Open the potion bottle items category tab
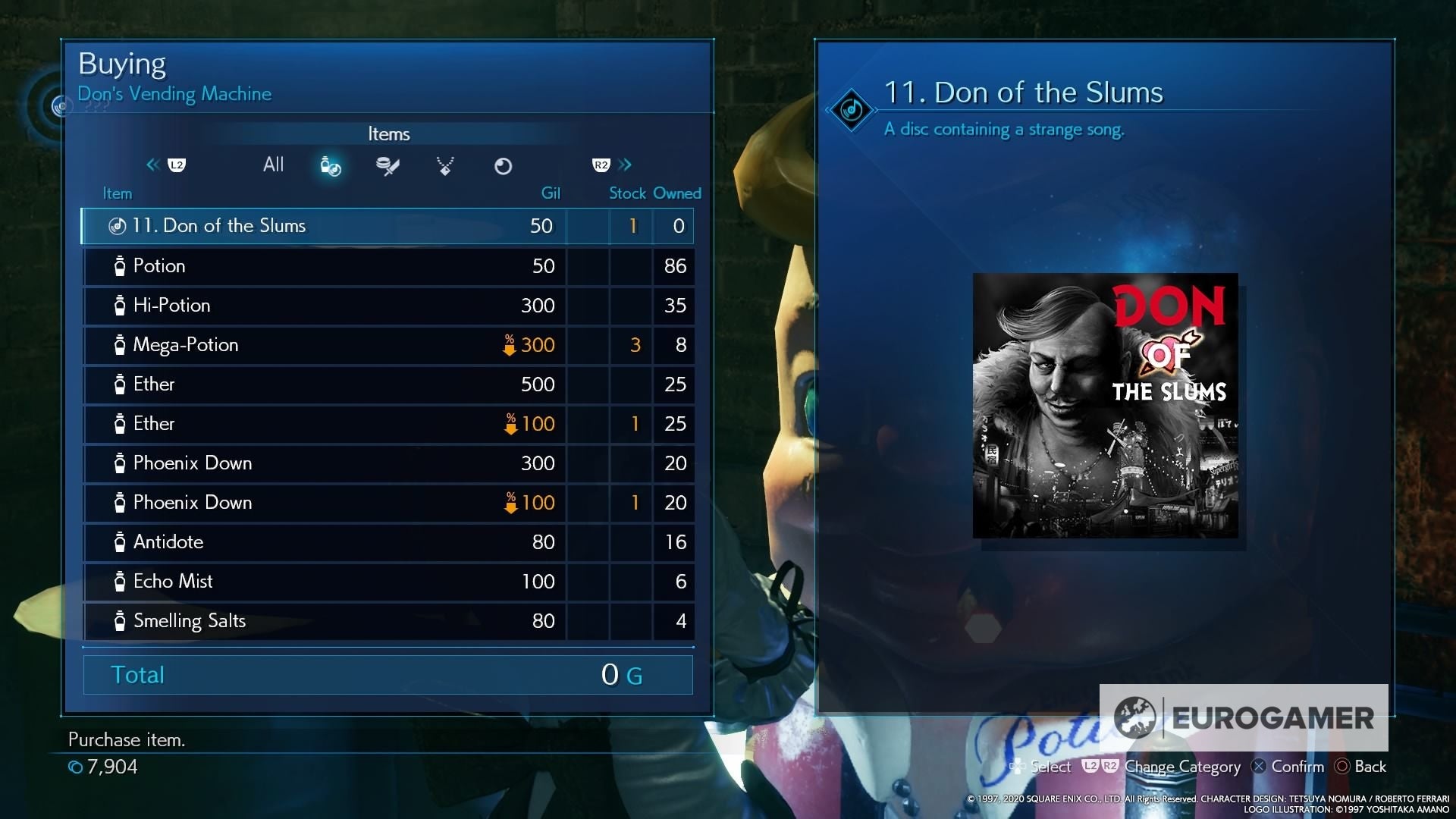This screenshot has height=819, width=1456. [x=331, y=166]
